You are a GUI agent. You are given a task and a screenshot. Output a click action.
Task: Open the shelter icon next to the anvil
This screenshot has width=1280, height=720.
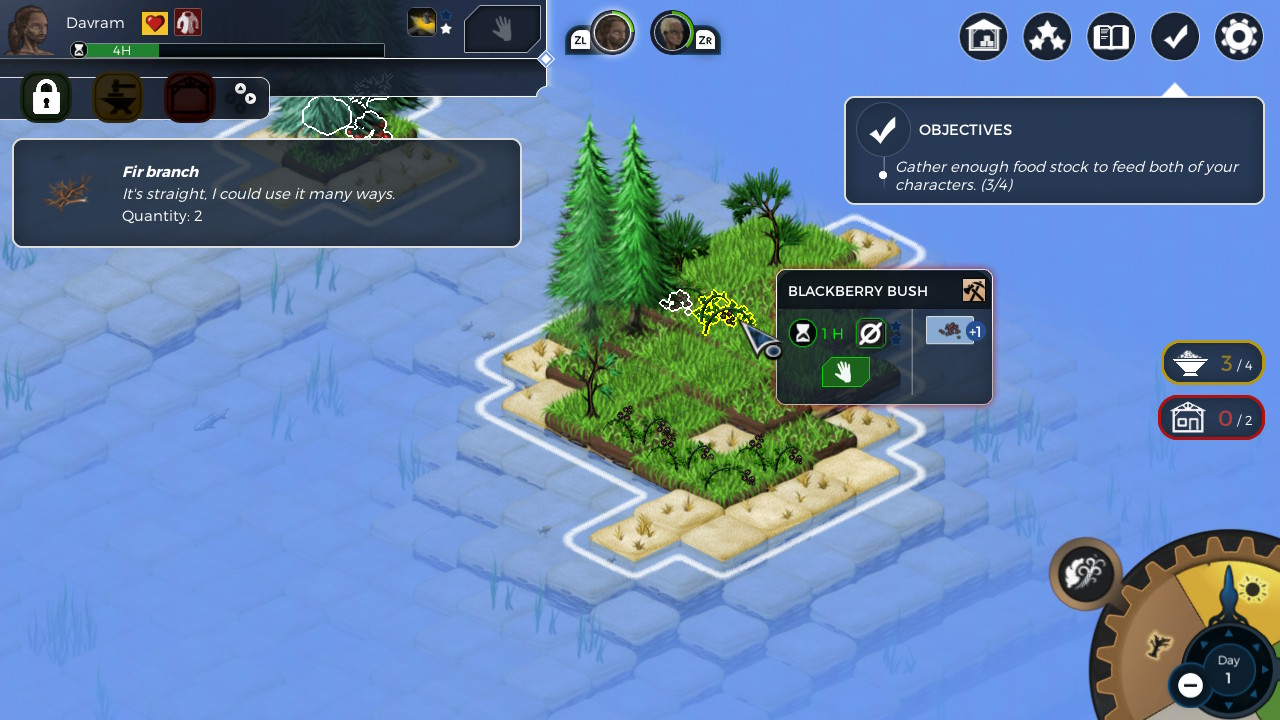pos(189,96)
